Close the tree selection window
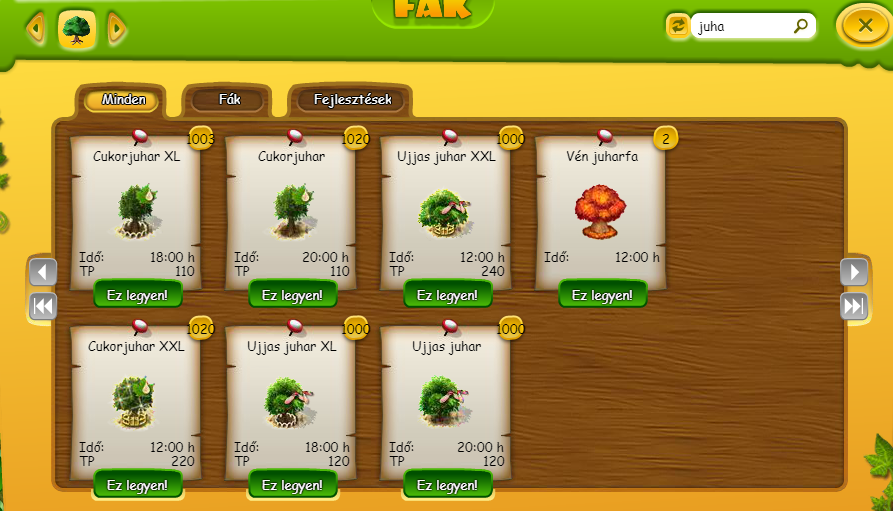The height and width of the screenshot is (511, 893). 864,25
